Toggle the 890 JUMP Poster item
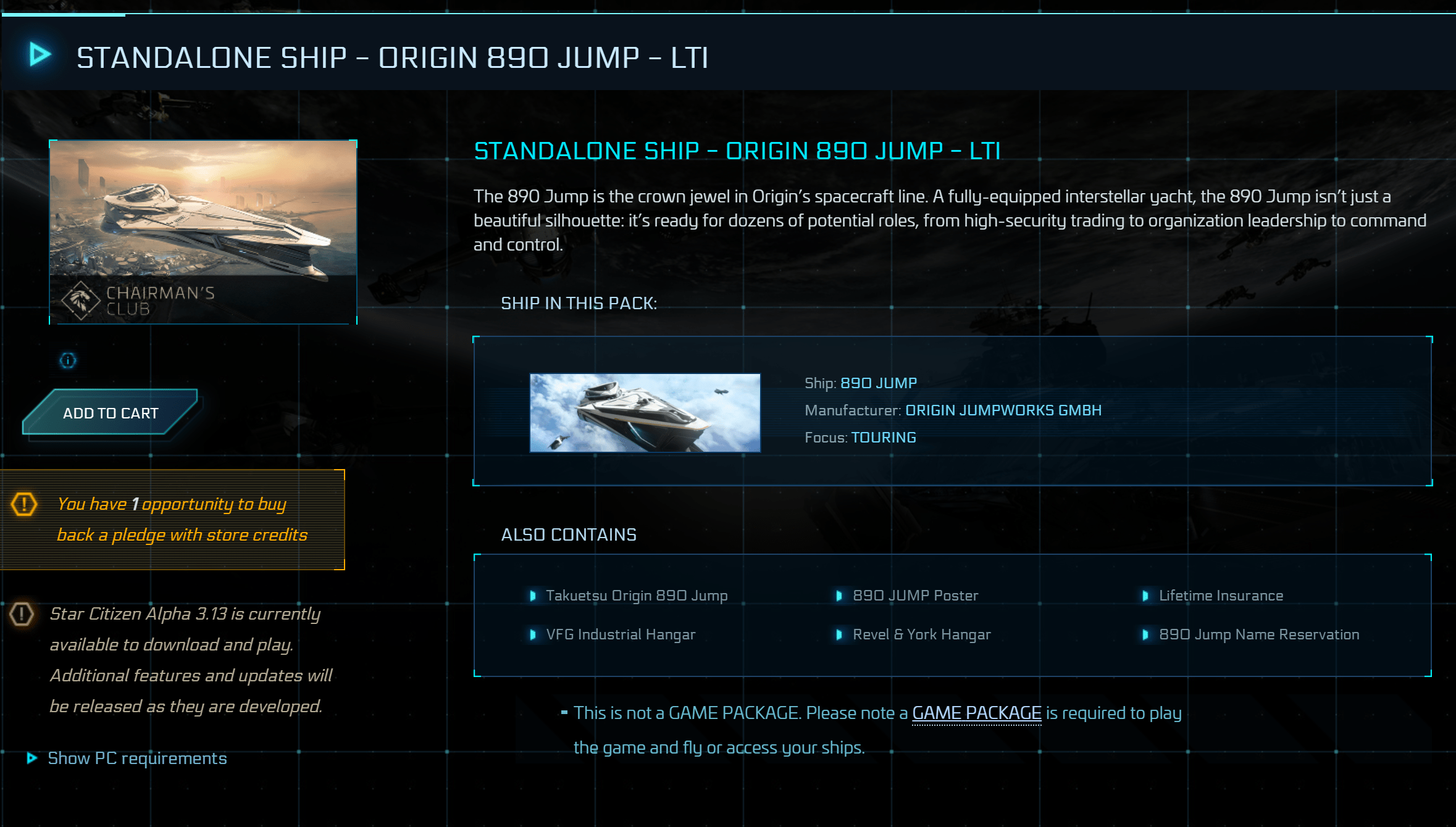The width and height of the screenshot is (1456, 827). click(x=914, y=595)
